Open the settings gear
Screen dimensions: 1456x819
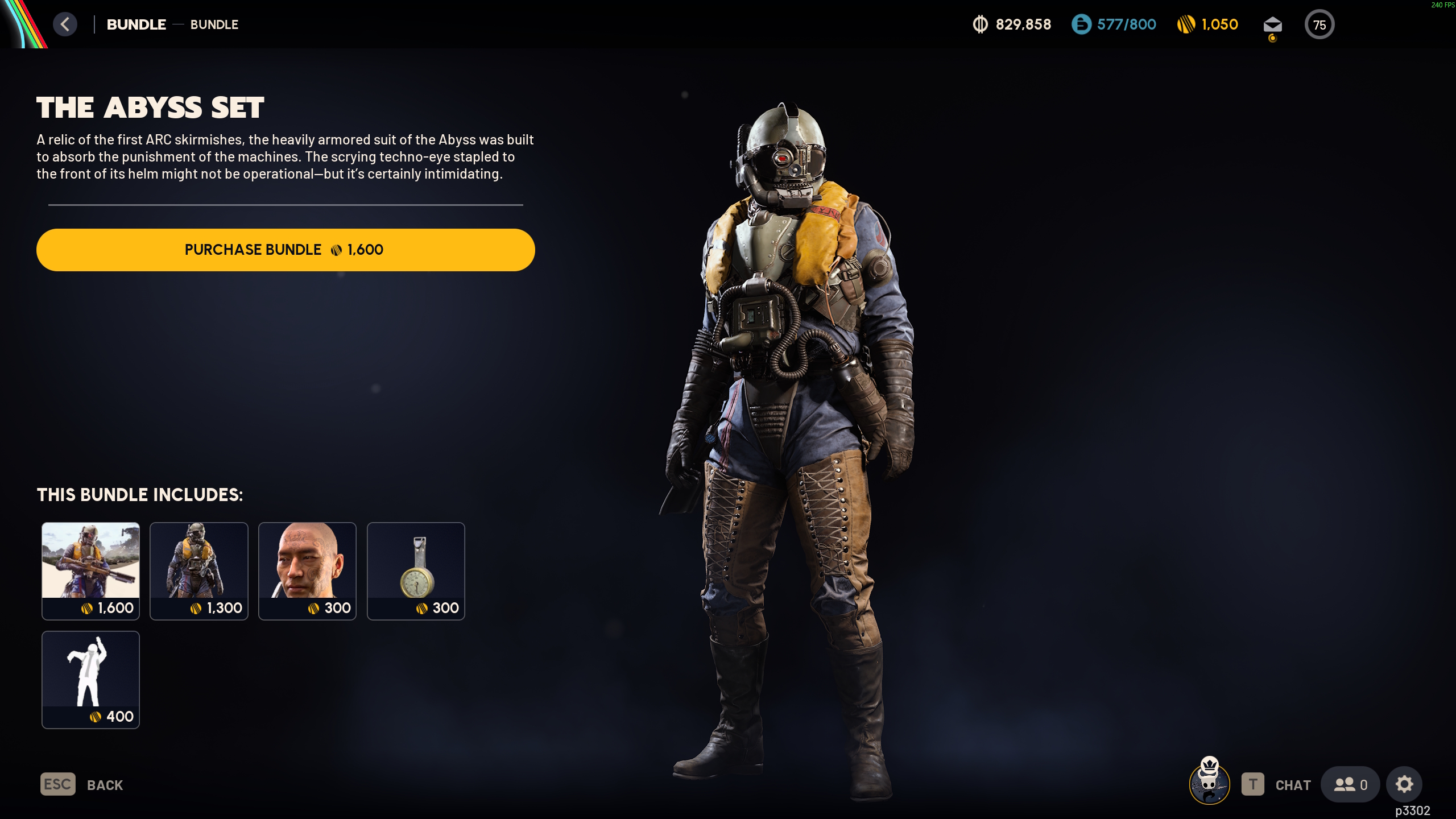[x=1404, y=784]
